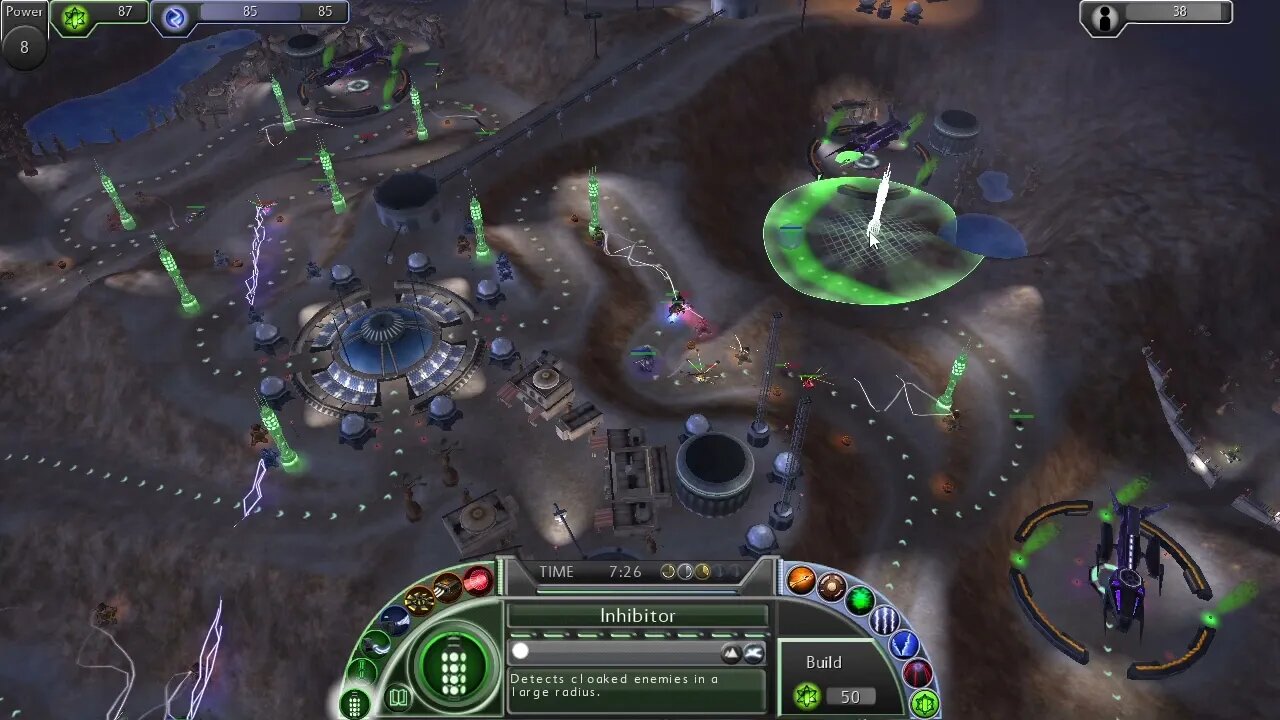Screen dimensions: 1280x720
Task: Open the book icon beside the Inhibitor dial
Action: [398, 697]
